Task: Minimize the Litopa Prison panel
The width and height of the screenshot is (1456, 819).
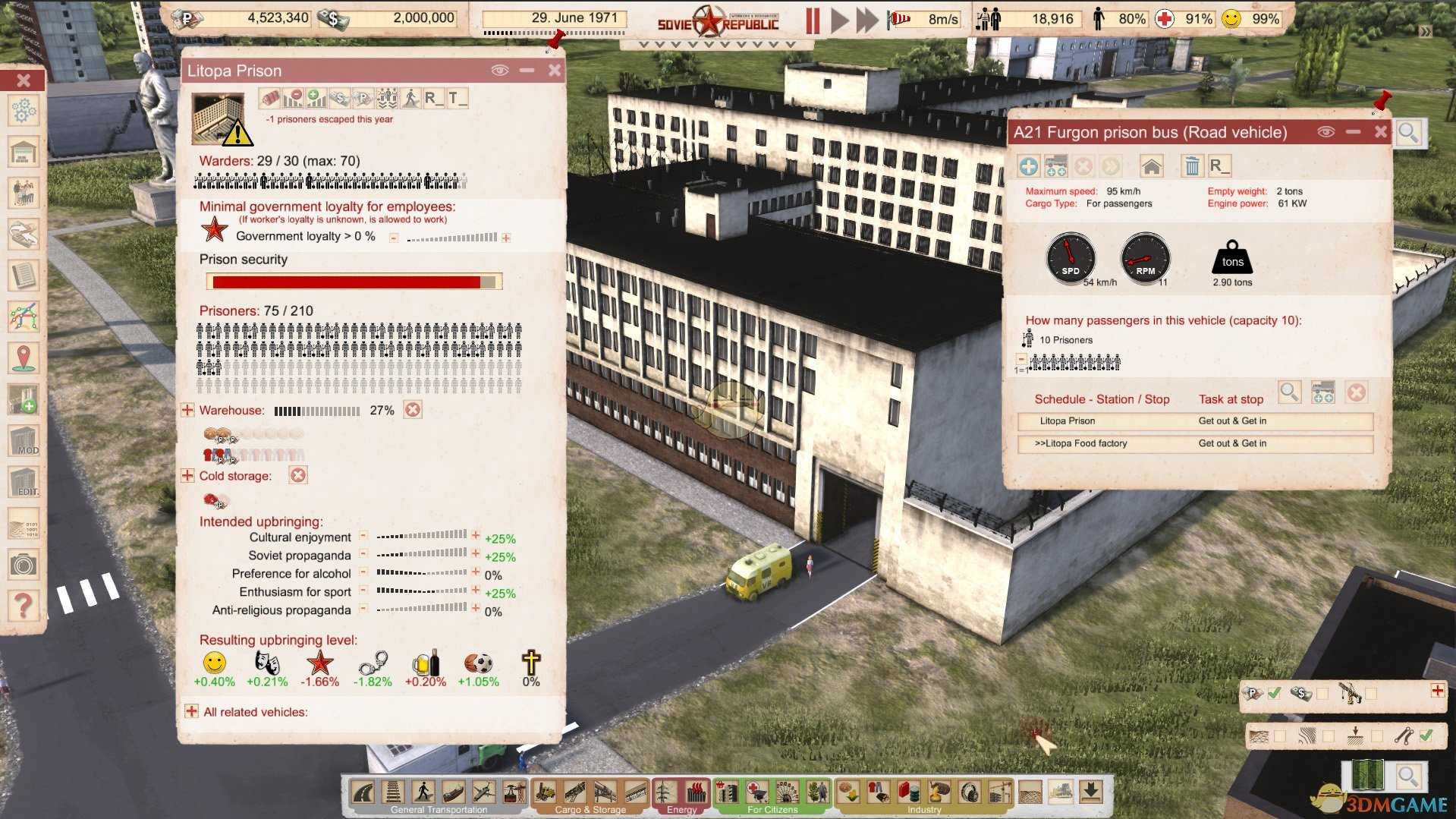Action: 527,71
